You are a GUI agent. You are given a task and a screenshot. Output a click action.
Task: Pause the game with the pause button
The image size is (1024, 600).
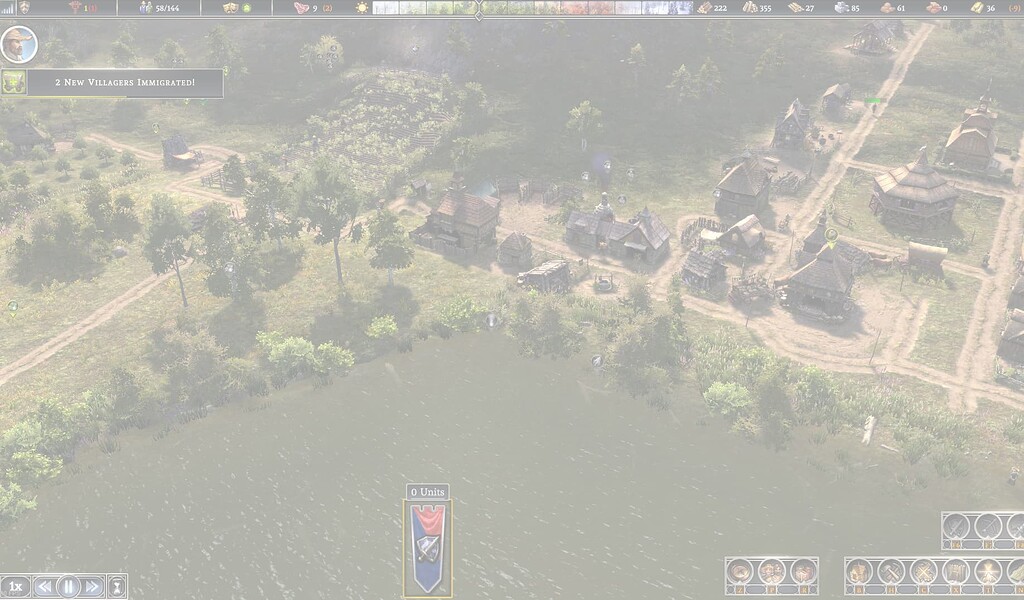(68, 587)
